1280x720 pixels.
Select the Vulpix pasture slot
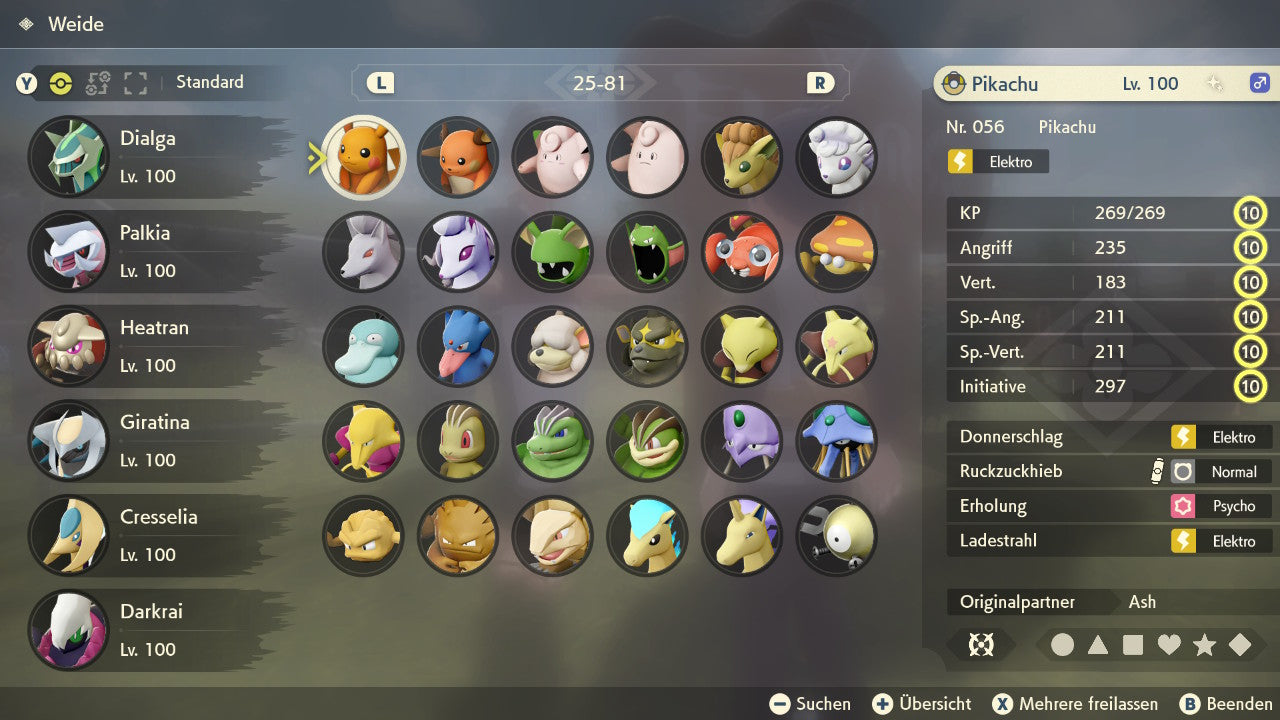742,157
